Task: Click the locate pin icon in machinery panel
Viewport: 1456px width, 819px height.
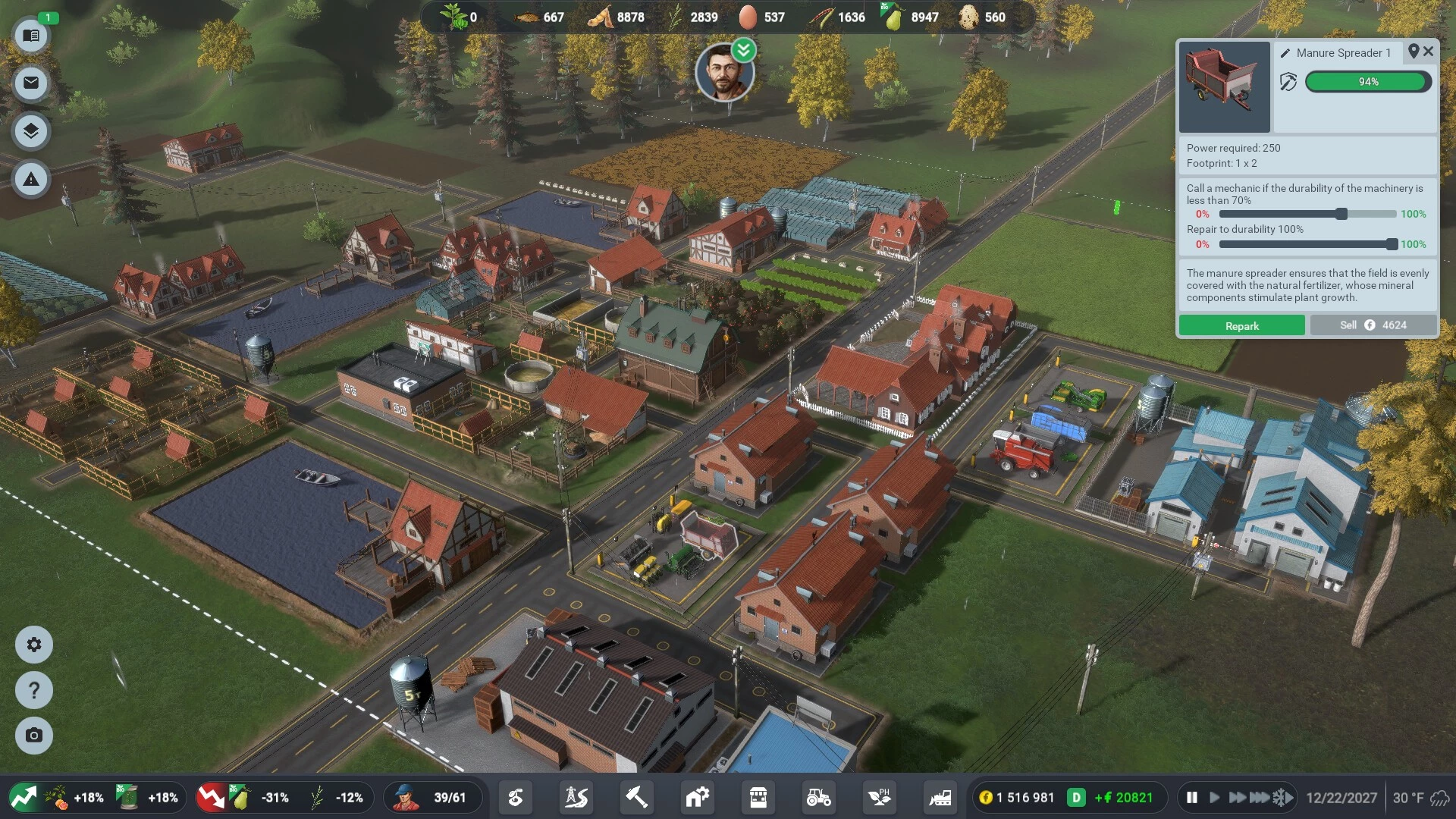Action: (x=1414, y=52)
